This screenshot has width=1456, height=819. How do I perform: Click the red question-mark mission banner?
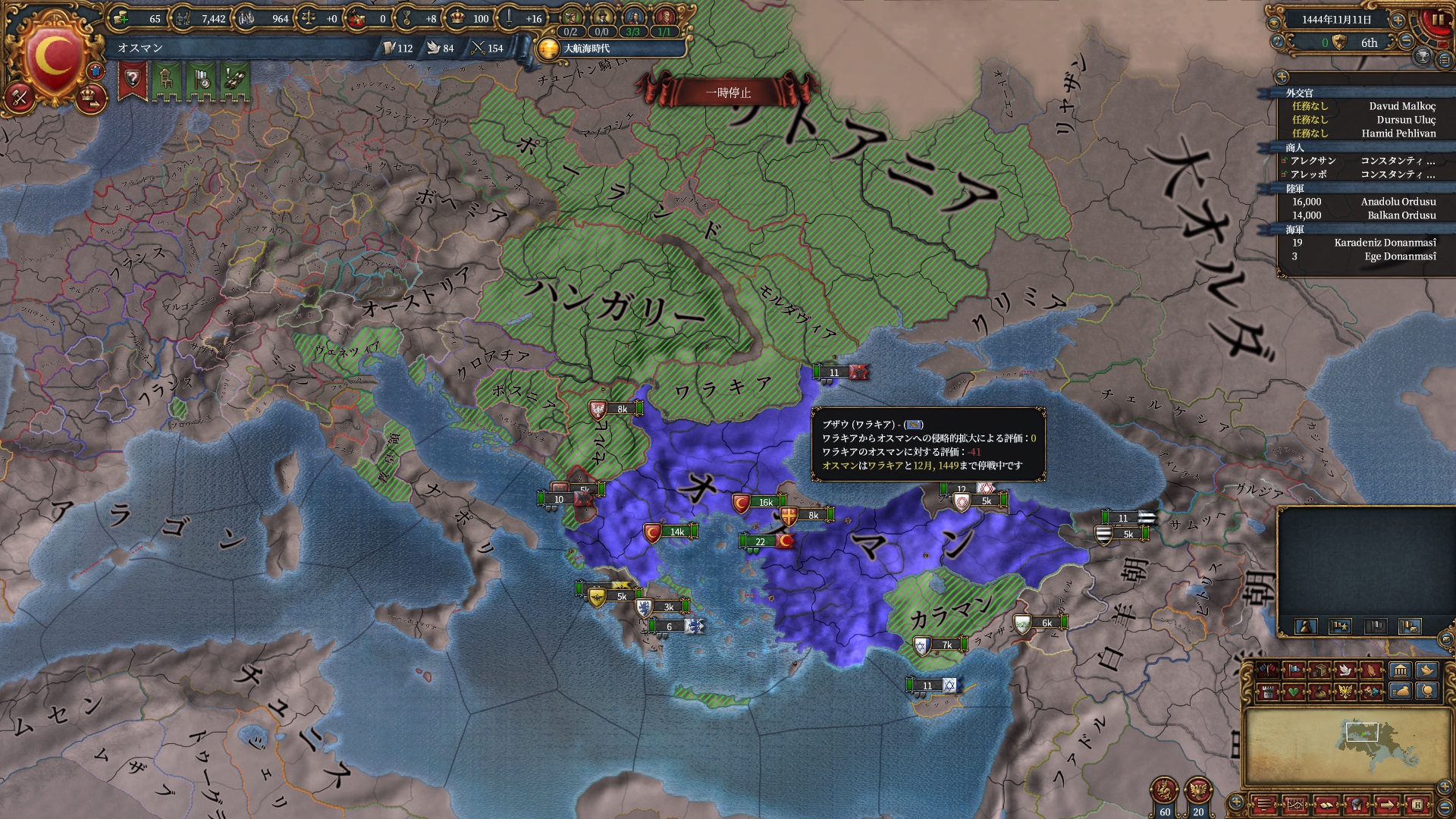[x=132, y=79]
